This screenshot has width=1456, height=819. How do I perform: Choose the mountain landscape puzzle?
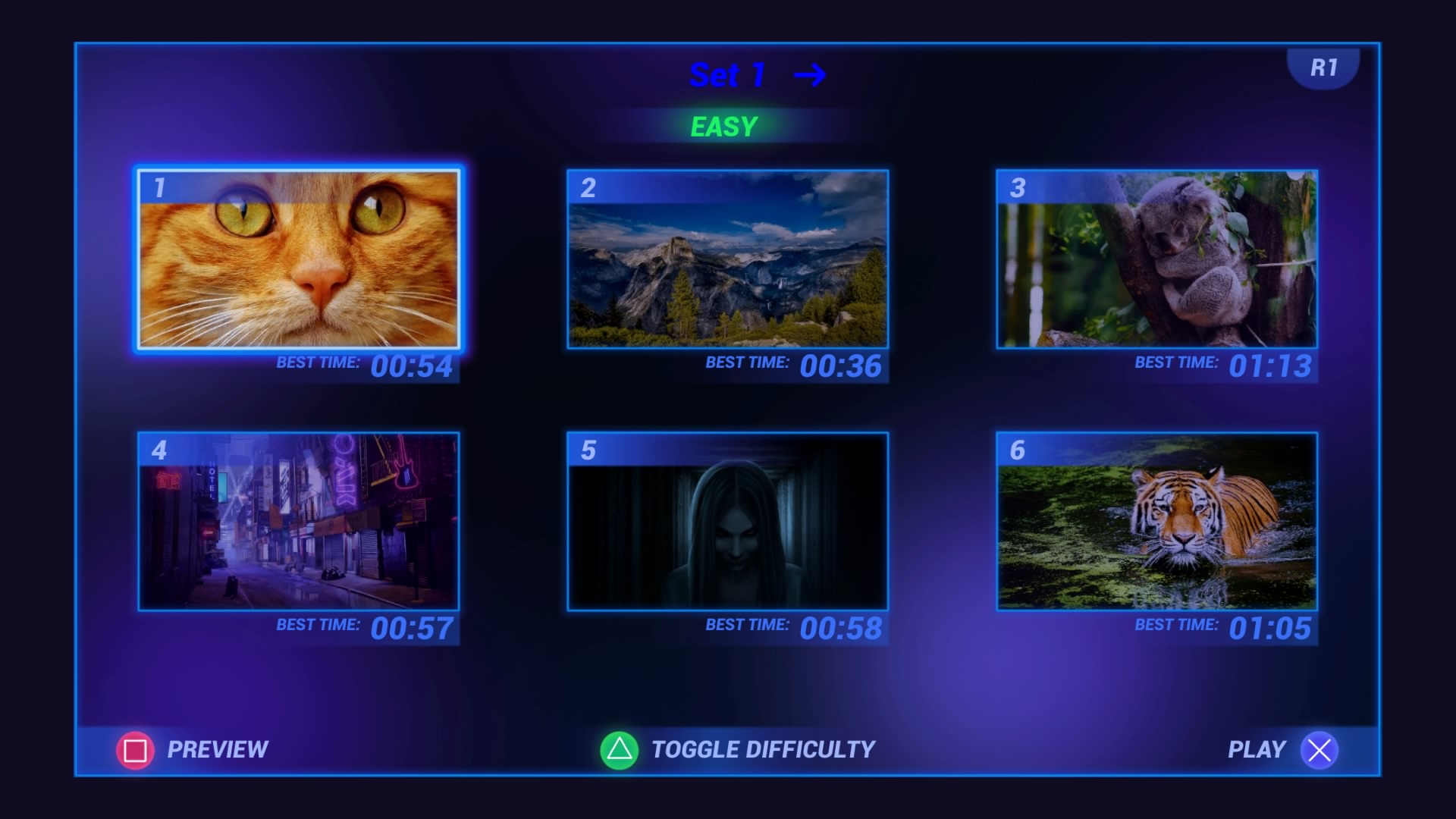pyautogui.click(x=727, y=259)
